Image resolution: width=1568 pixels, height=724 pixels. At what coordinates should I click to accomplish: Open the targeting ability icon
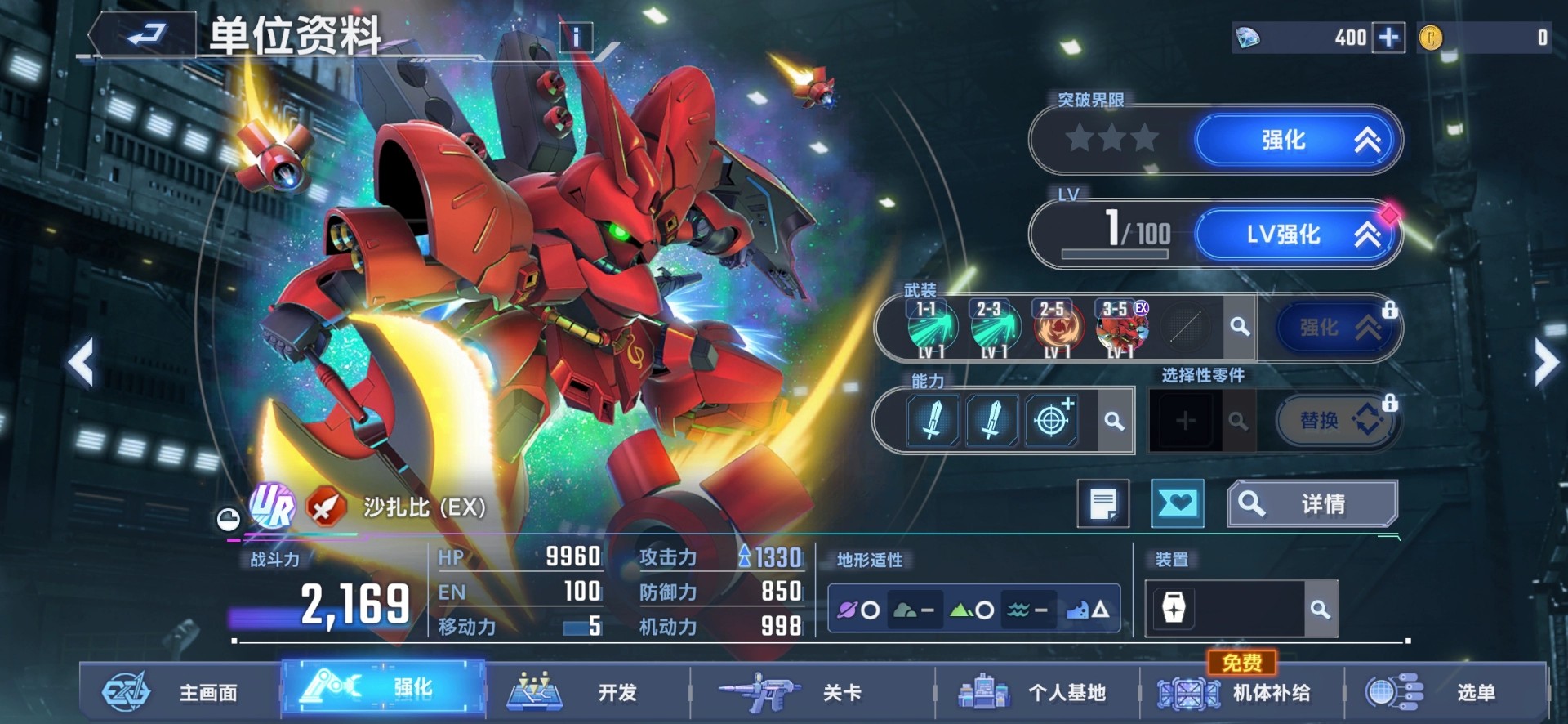(x=1053, y=419)
